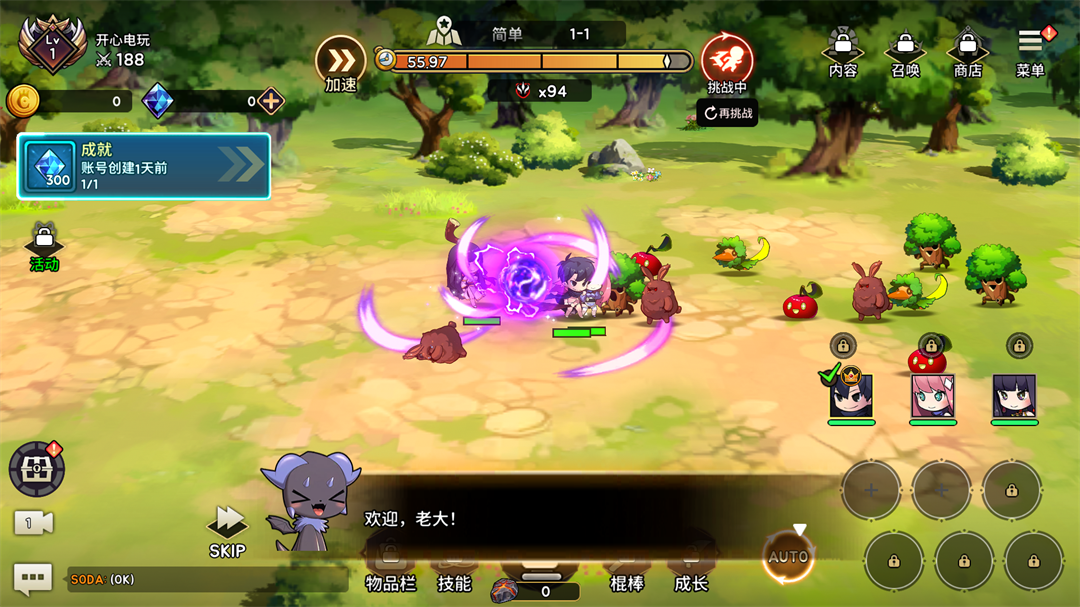This screenshot has width=1080, height=607.
Task: Open the 内容 content menu
Action: tap(843, 53)
